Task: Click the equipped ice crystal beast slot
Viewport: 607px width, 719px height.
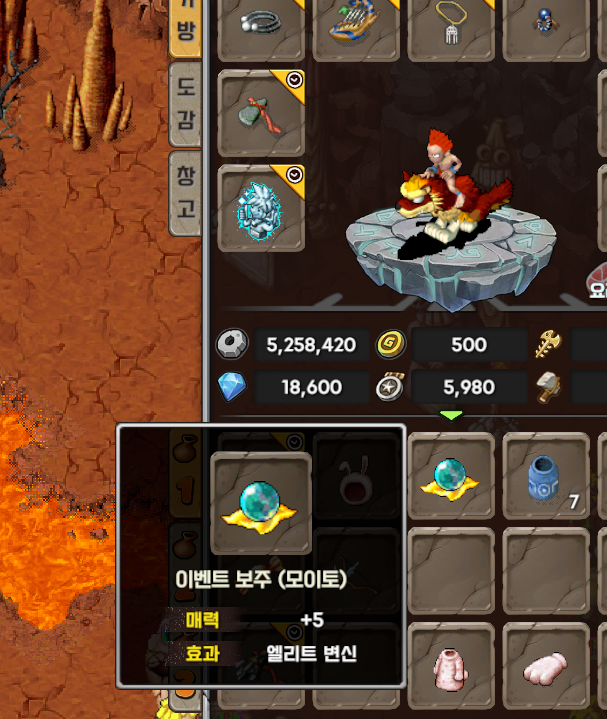Action: click(x=261, y=208)
